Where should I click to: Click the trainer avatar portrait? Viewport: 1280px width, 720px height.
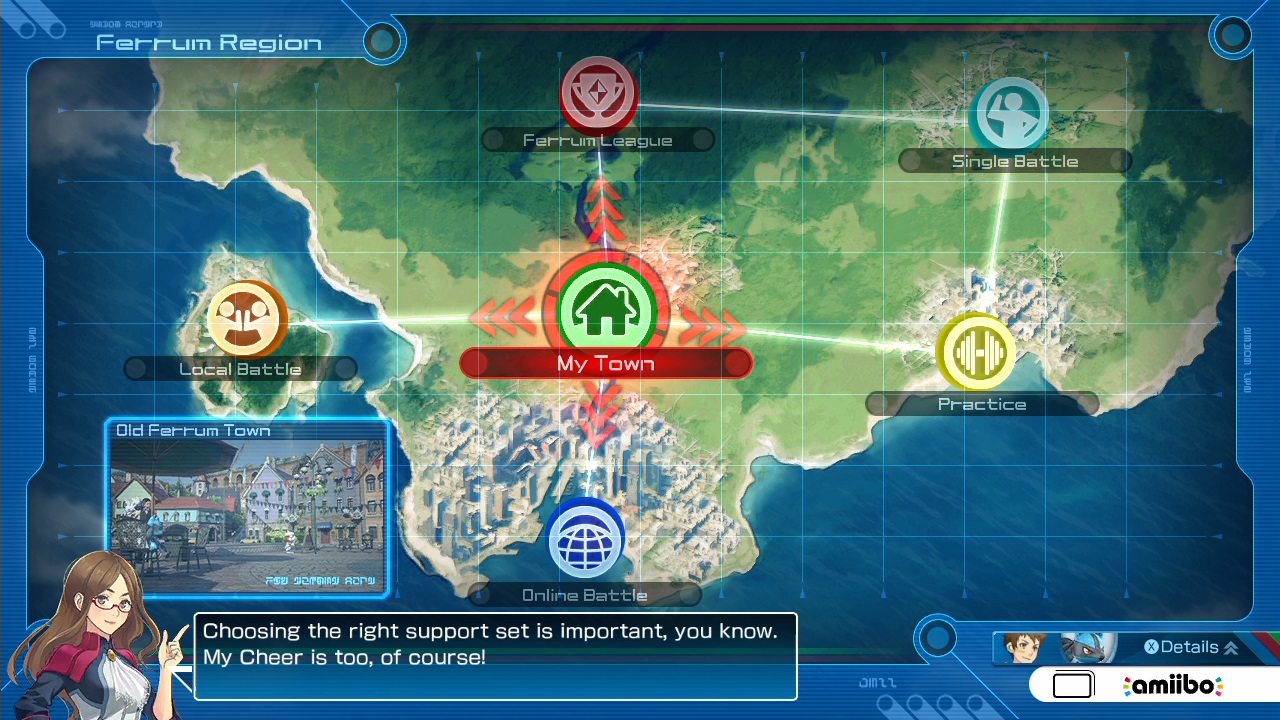[x=1023, y=648]
